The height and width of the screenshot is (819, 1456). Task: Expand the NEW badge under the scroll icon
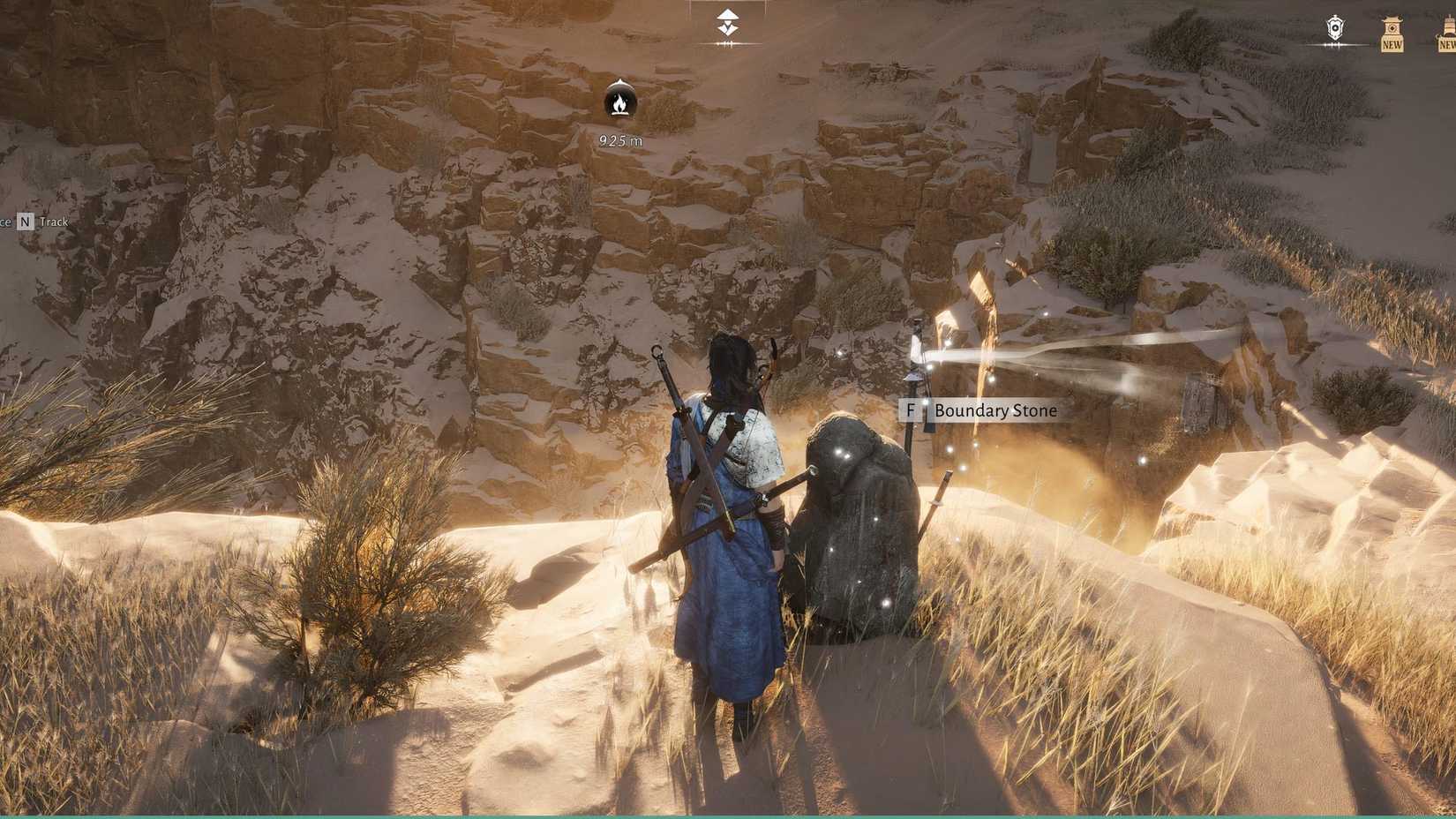[1392, 42]
